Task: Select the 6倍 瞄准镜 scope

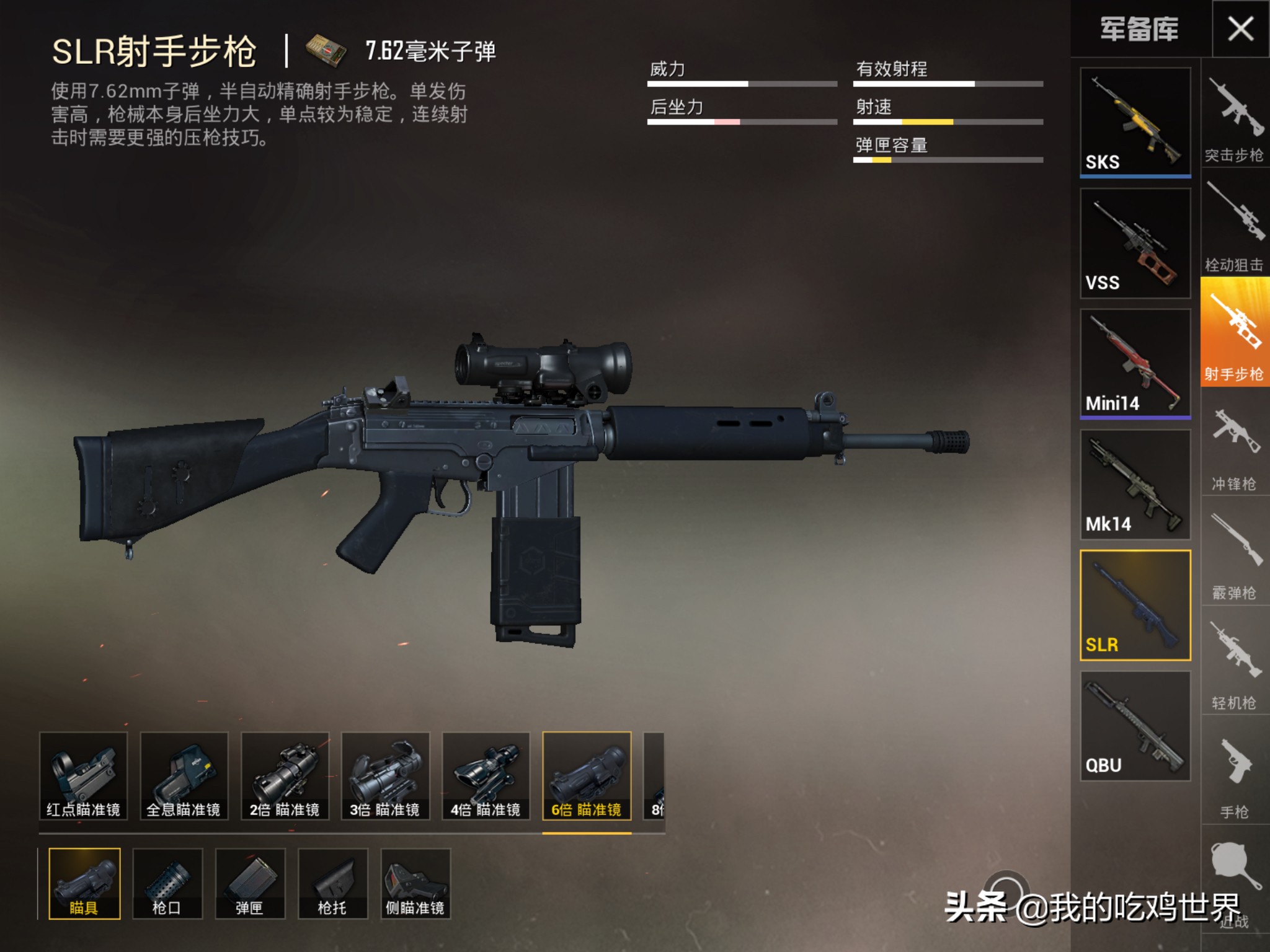Action: [587, 776]
